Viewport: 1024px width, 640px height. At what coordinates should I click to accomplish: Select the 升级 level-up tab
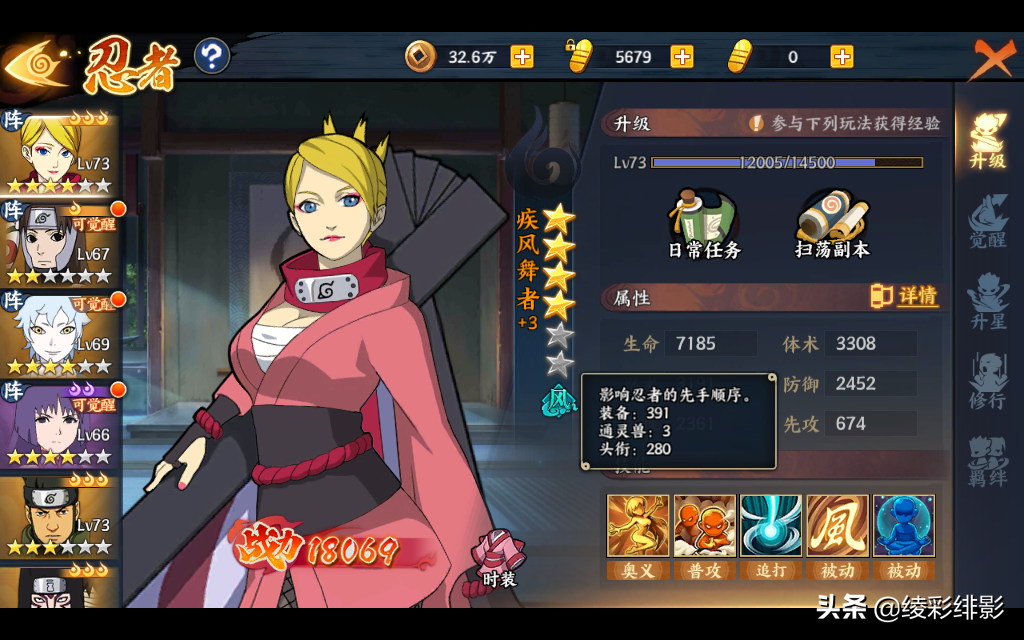pyautogui.click(x=987, y=141)
